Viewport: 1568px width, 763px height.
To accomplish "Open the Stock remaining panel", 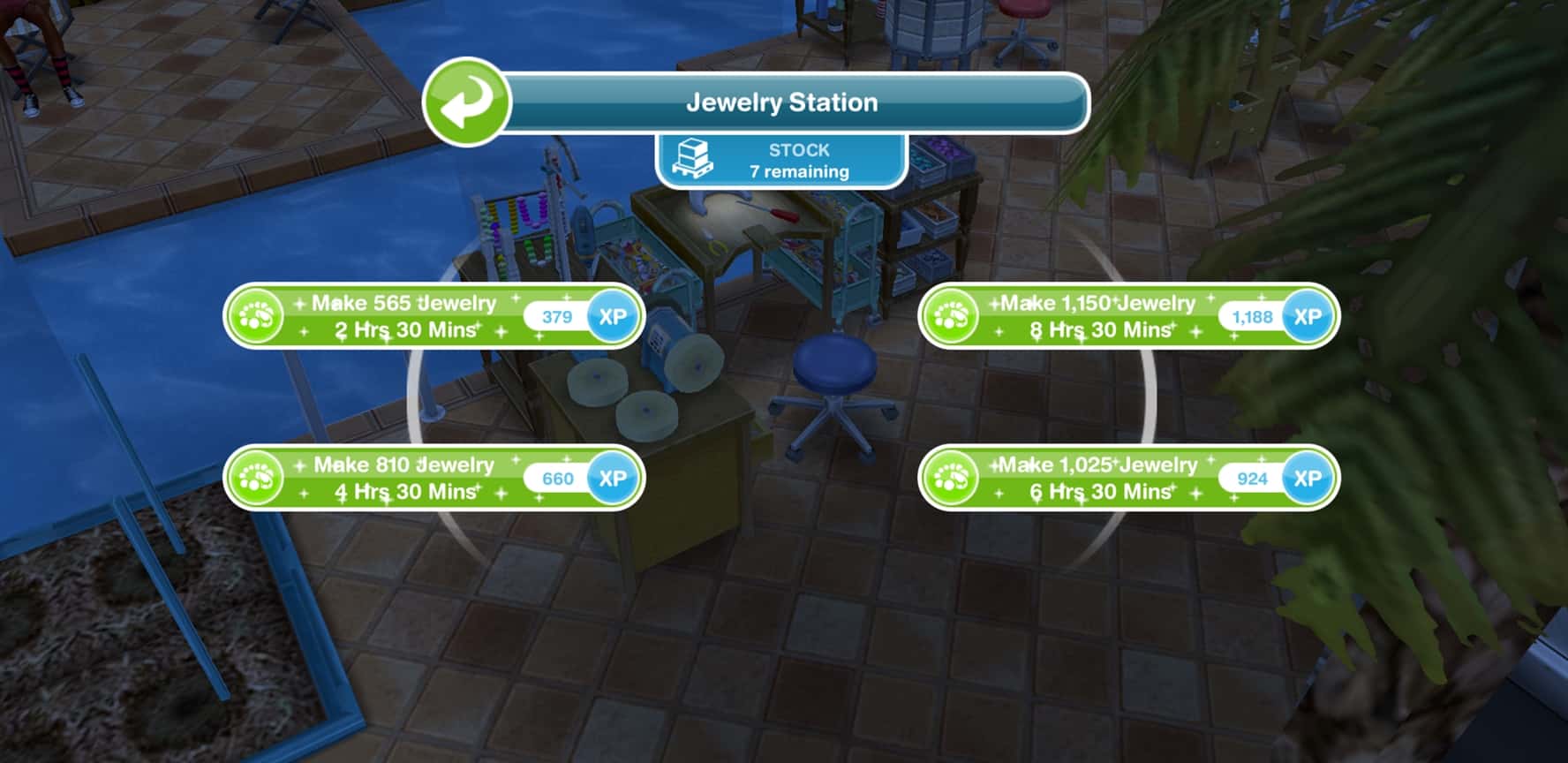I will click(x=781, y=161).
